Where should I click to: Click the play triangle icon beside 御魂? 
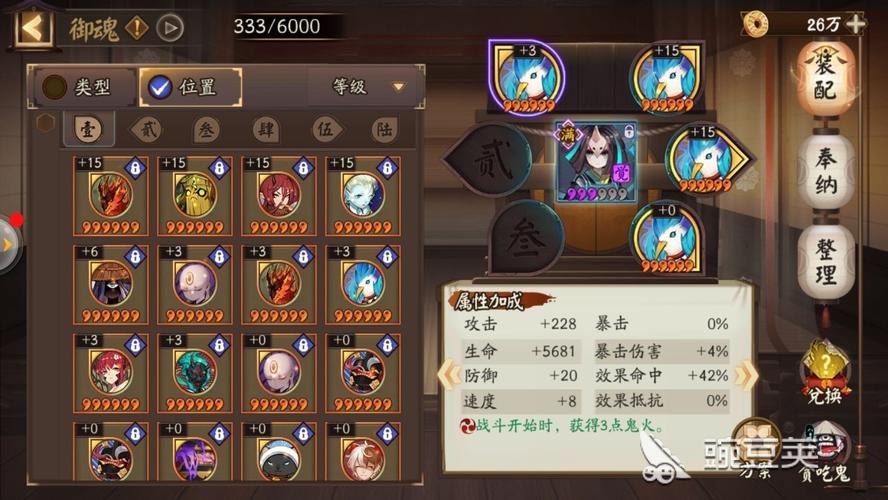click(x=170, y=27)
